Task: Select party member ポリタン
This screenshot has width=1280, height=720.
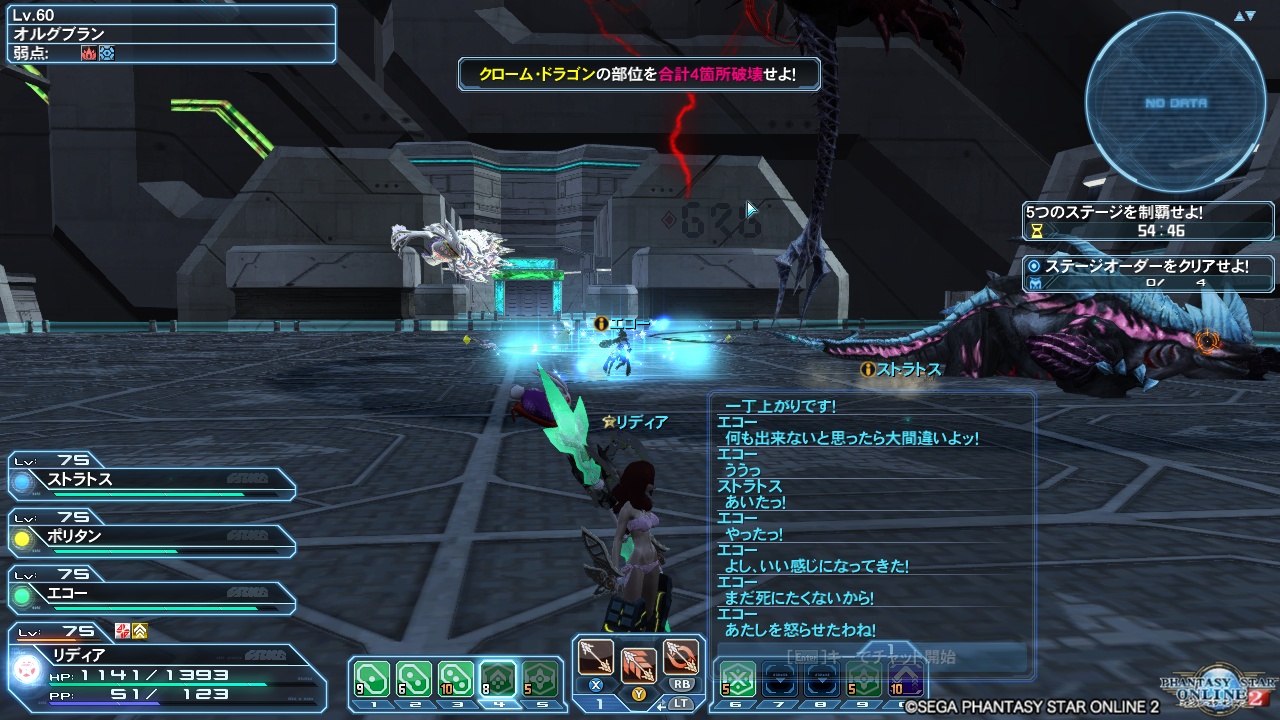Action: 152,537
